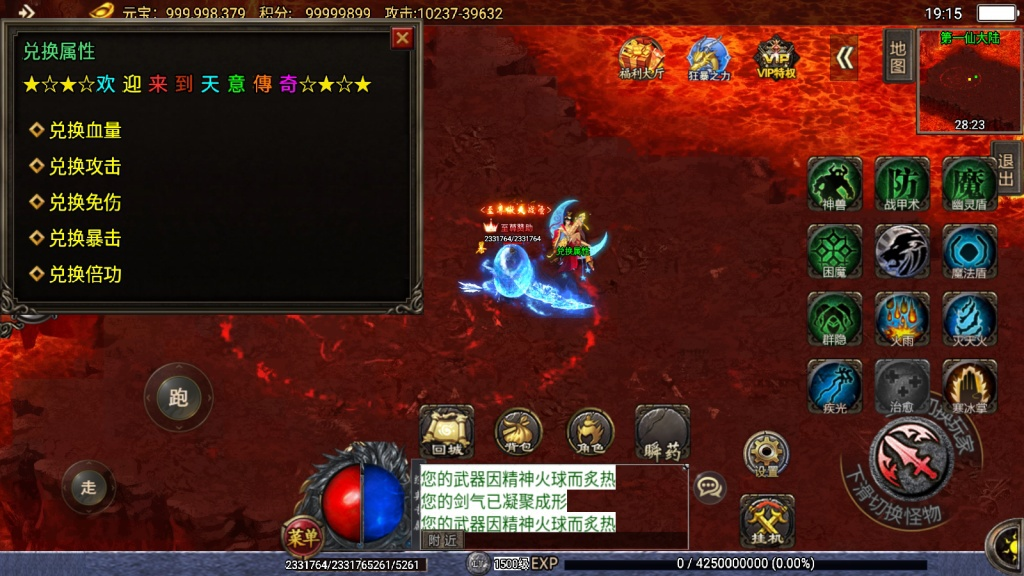
Task: Select 兑换倍功 from the exchange list
Action: click(85, 274)
